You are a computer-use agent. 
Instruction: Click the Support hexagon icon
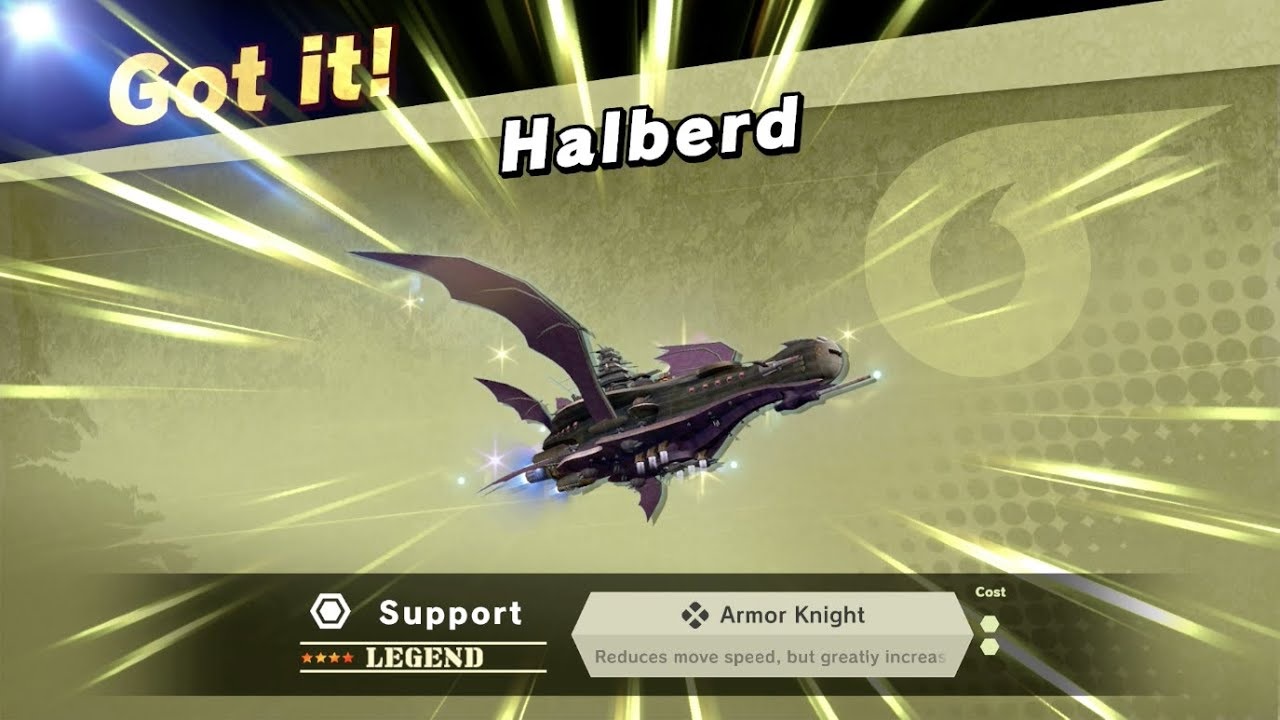tap(331, 611)
